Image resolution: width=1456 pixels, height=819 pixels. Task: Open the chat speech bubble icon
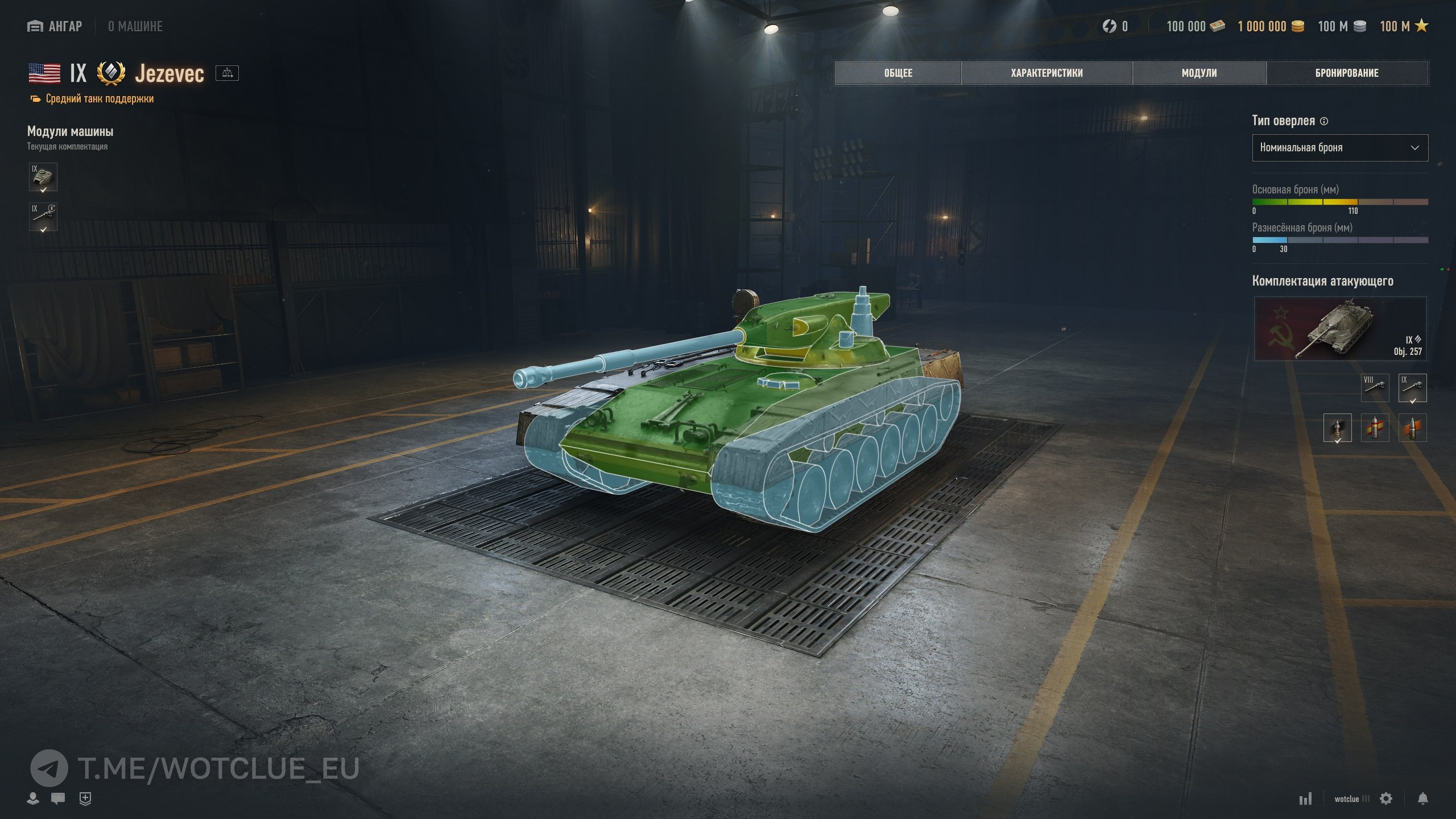[58, 799]
